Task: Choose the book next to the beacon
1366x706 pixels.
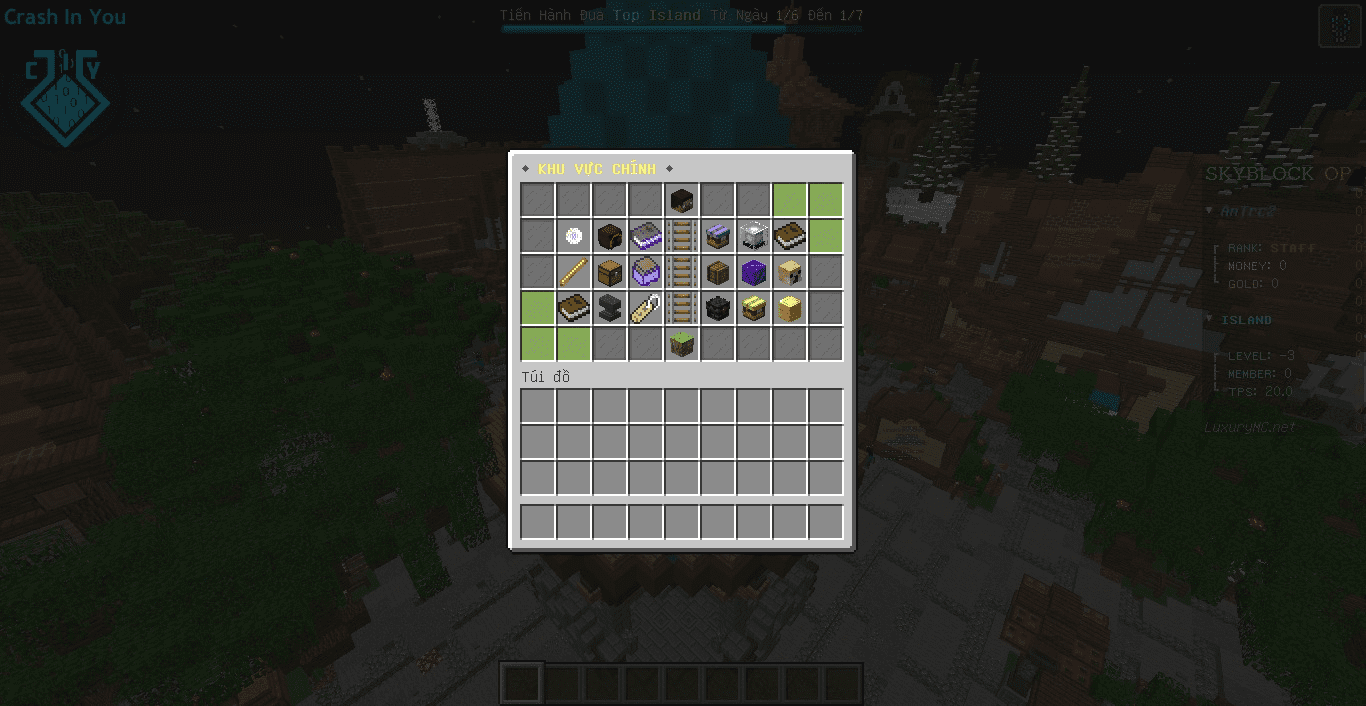Action: [790, 236]
